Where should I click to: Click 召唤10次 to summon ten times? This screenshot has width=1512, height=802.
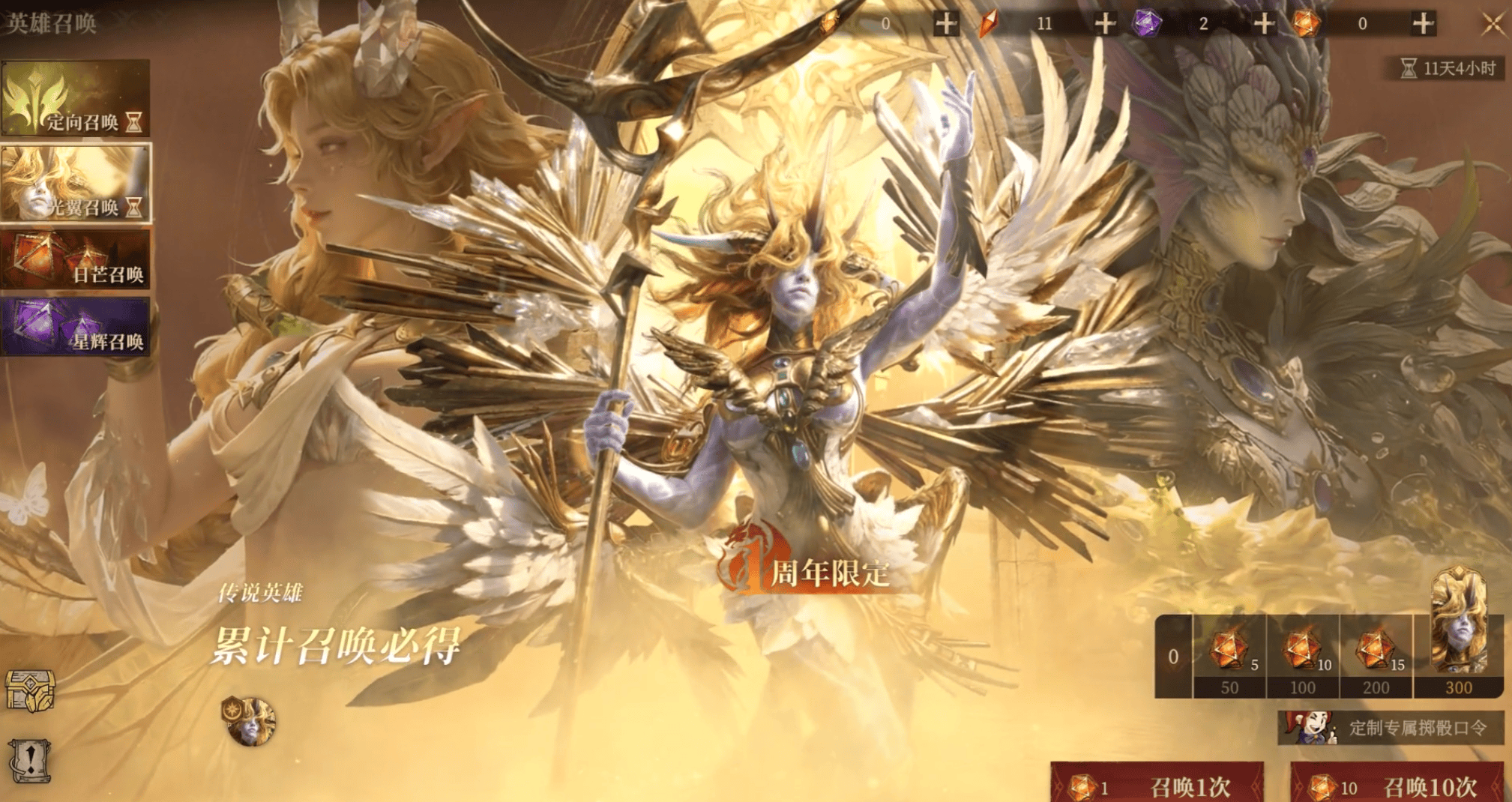[x=1397, y=785]
